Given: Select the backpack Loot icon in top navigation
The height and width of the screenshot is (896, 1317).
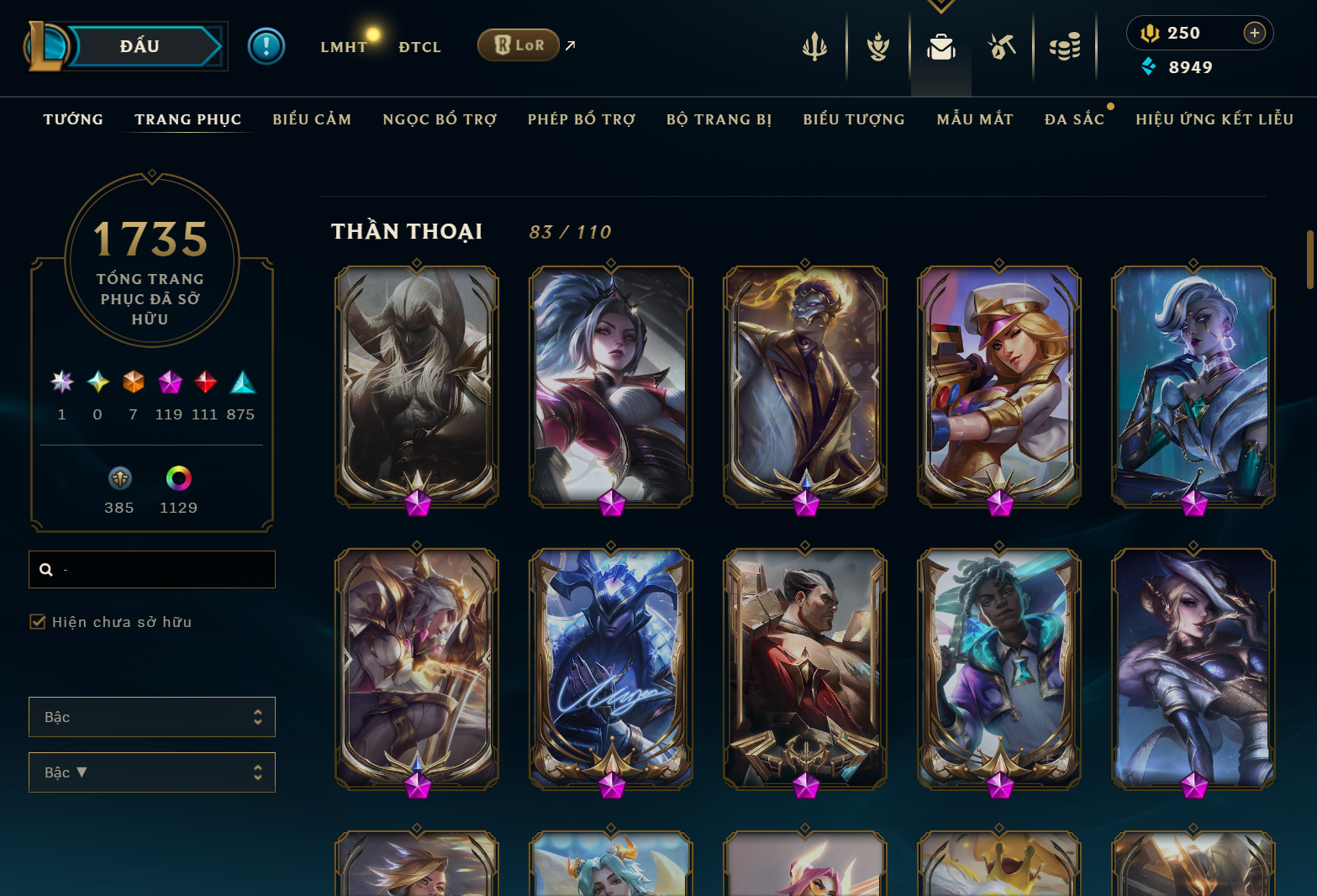Looking at the screenshot, I should pos(940,48).
